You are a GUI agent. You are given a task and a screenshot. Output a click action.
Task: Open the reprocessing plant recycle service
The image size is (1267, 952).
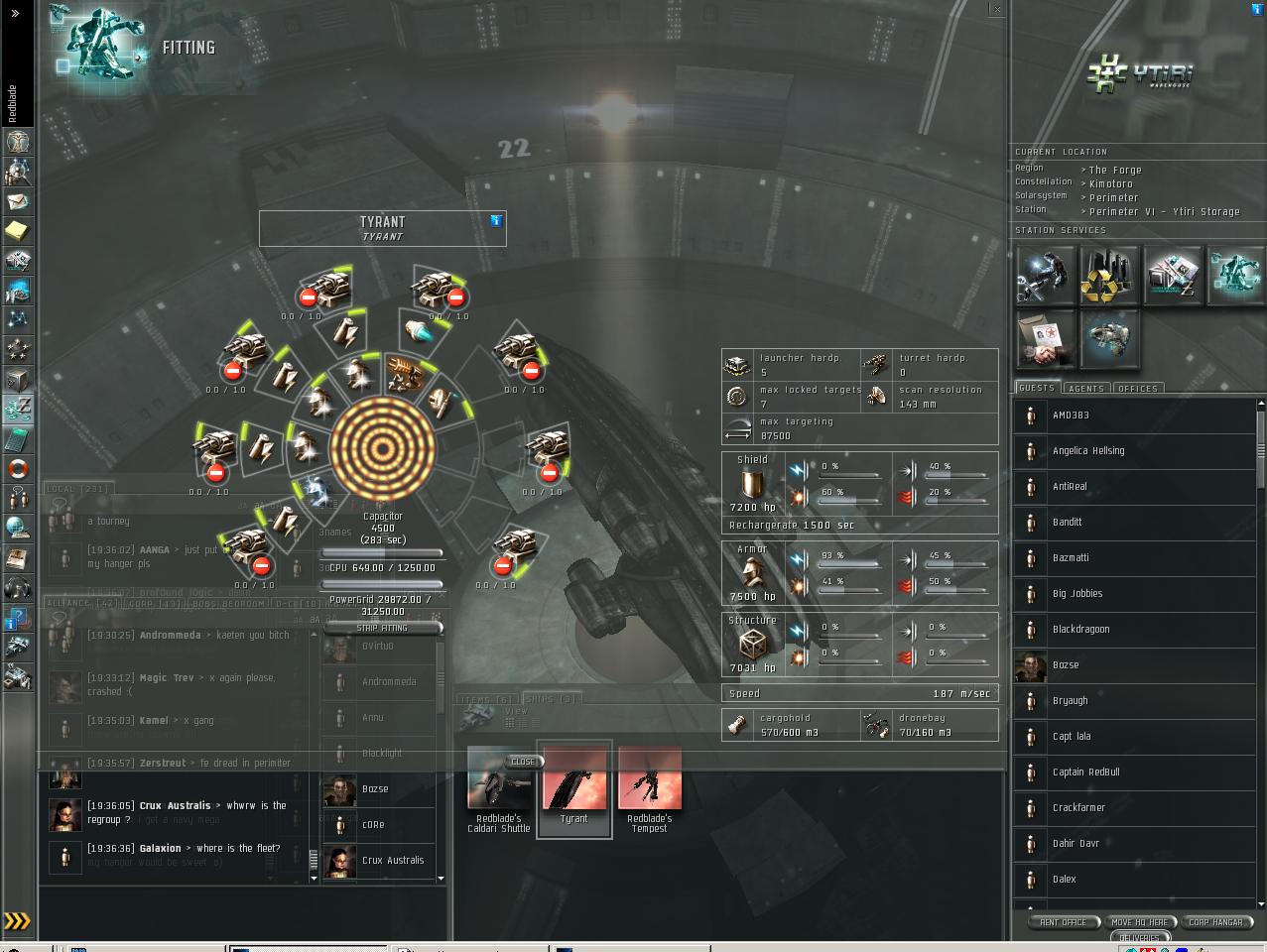click(1108, 276)
